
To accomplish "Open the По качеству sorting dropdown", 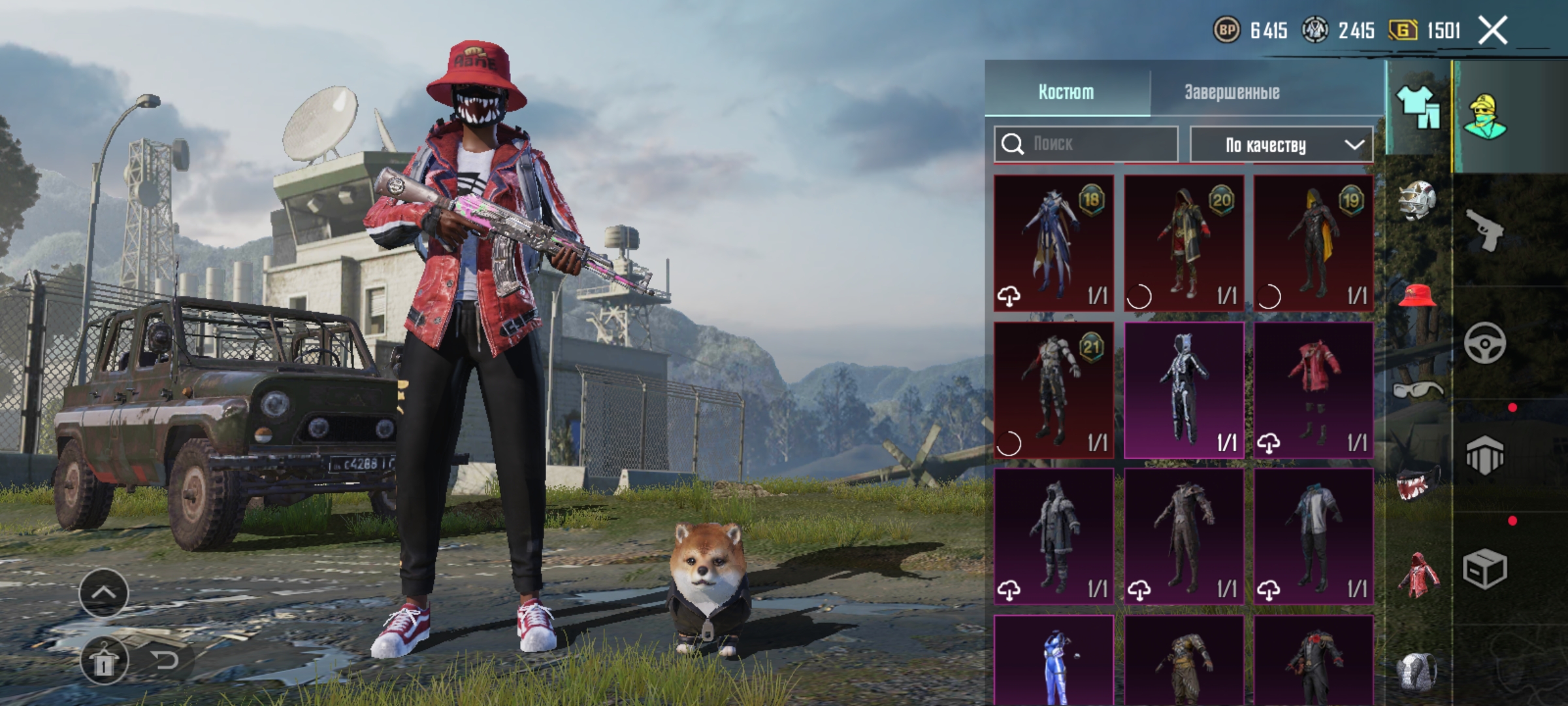I will click(x=1281, y=144).
